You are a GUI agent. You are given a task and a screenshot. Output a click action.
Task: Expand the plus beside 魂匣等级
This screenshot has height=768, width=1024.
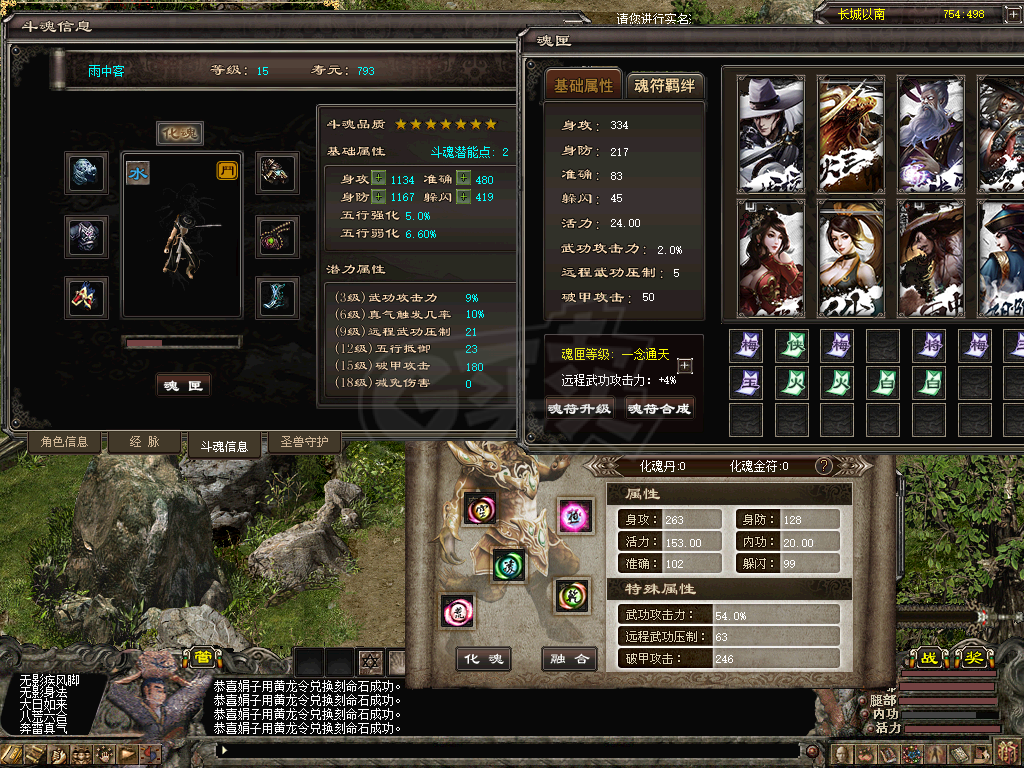(x=685, y=366)
